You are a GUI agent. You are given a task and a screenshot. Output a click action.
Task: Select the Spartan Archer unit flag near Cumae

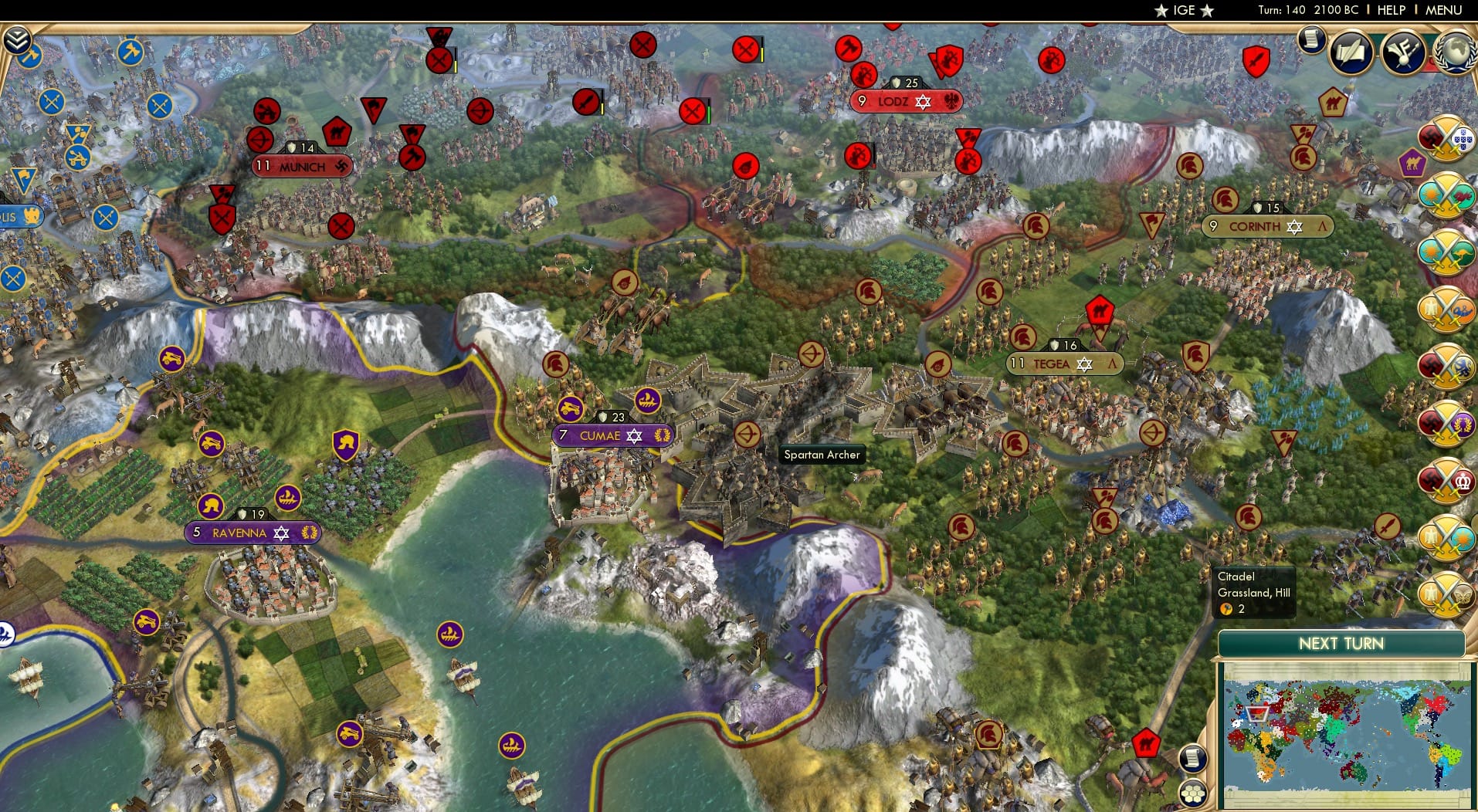(747, 434)
